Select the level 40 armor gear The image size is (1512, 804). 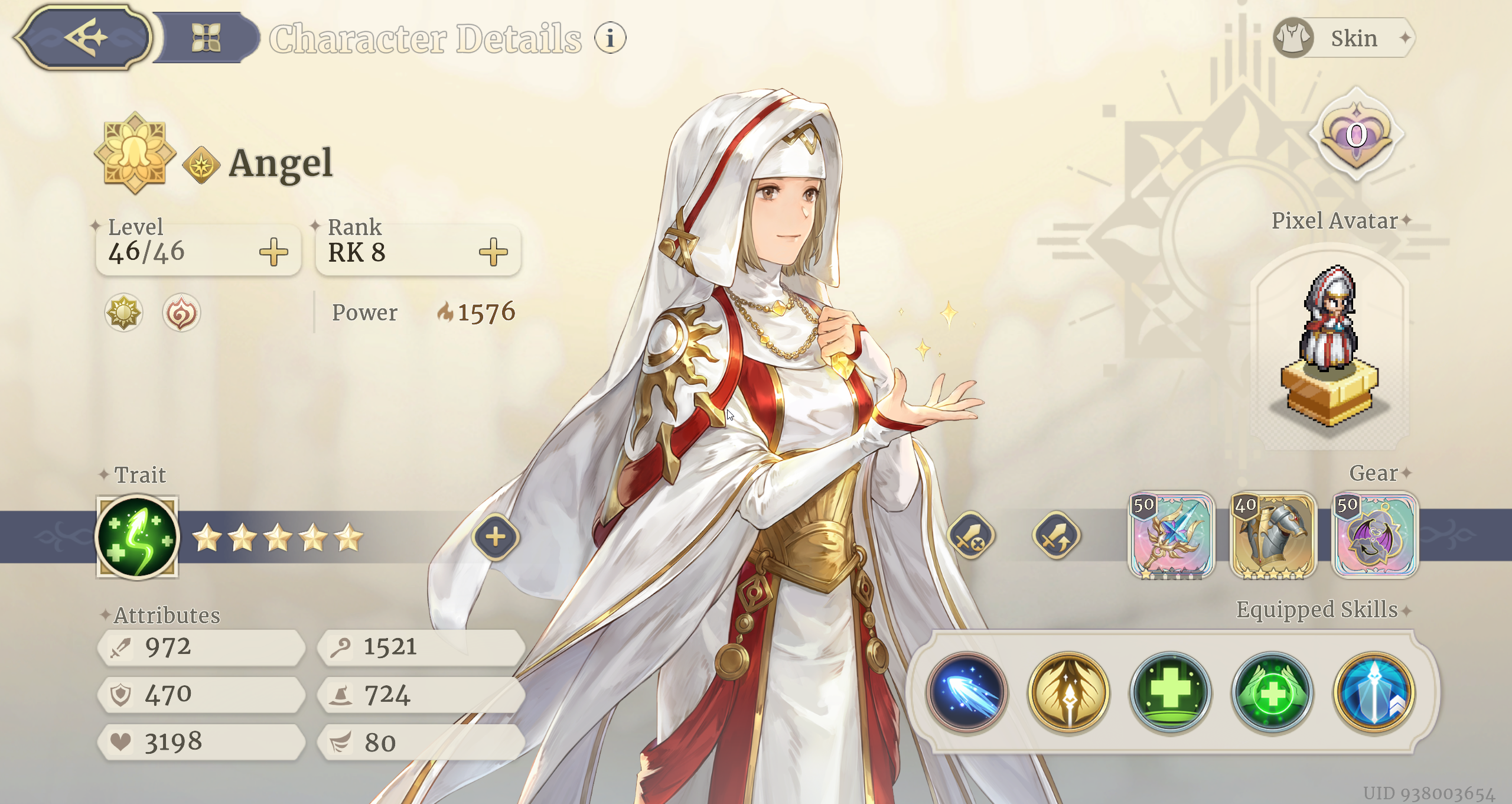point(1273,536)
